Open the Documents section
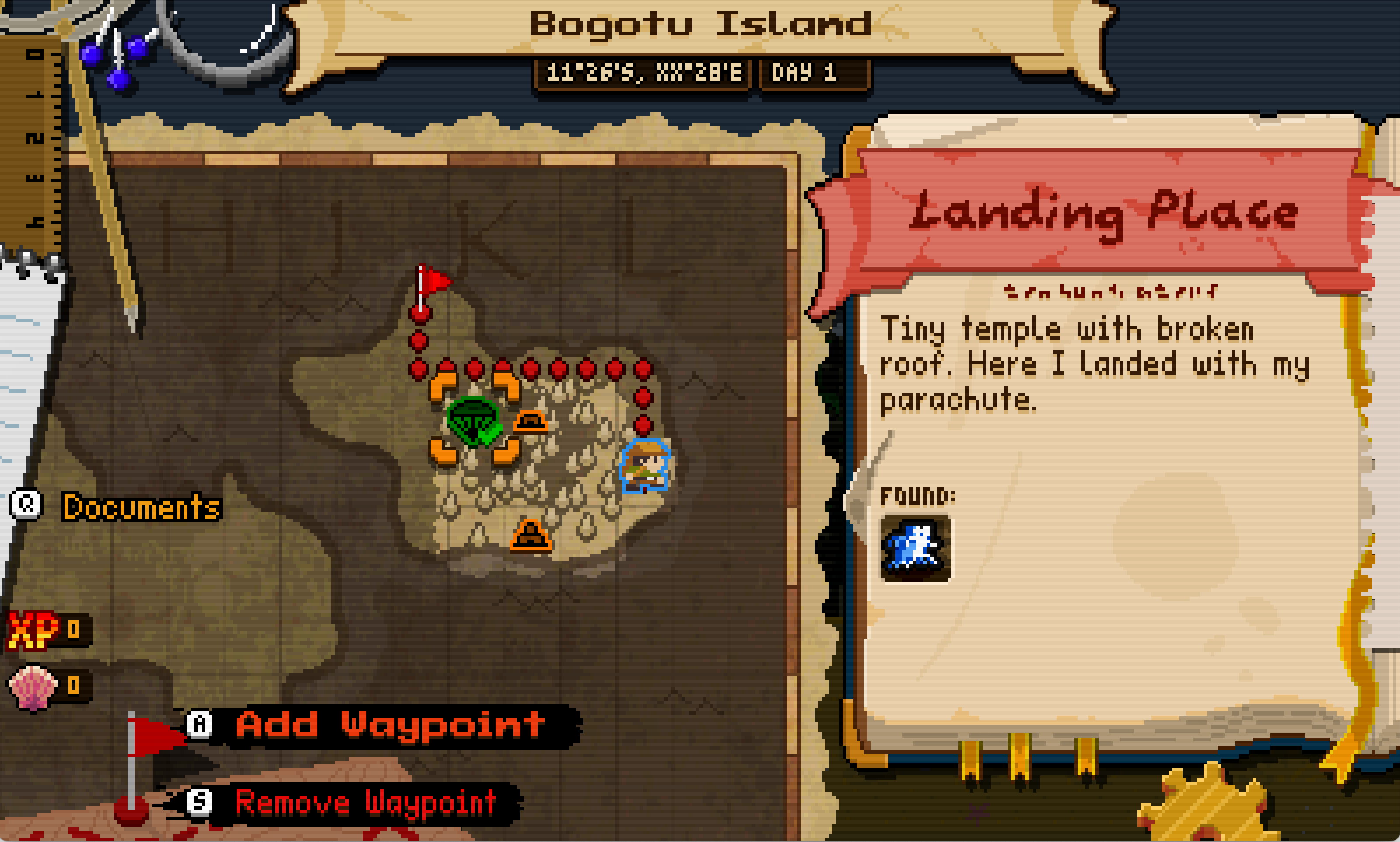 pyautogui.click(x=141, y=507)
